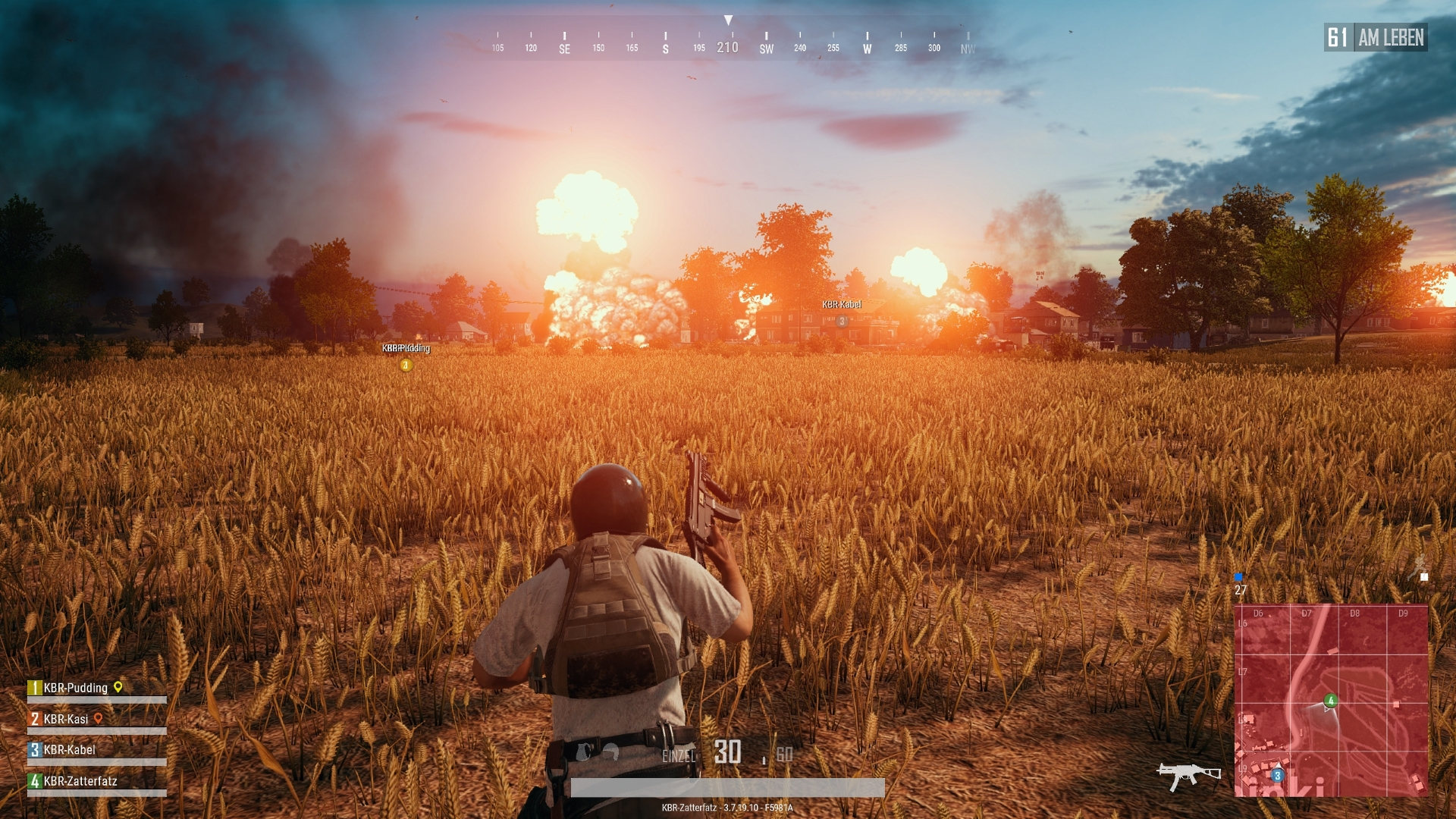Click the minimap in the corner
Screen dimensions: 1456x819
click(x=1331, y=700)
